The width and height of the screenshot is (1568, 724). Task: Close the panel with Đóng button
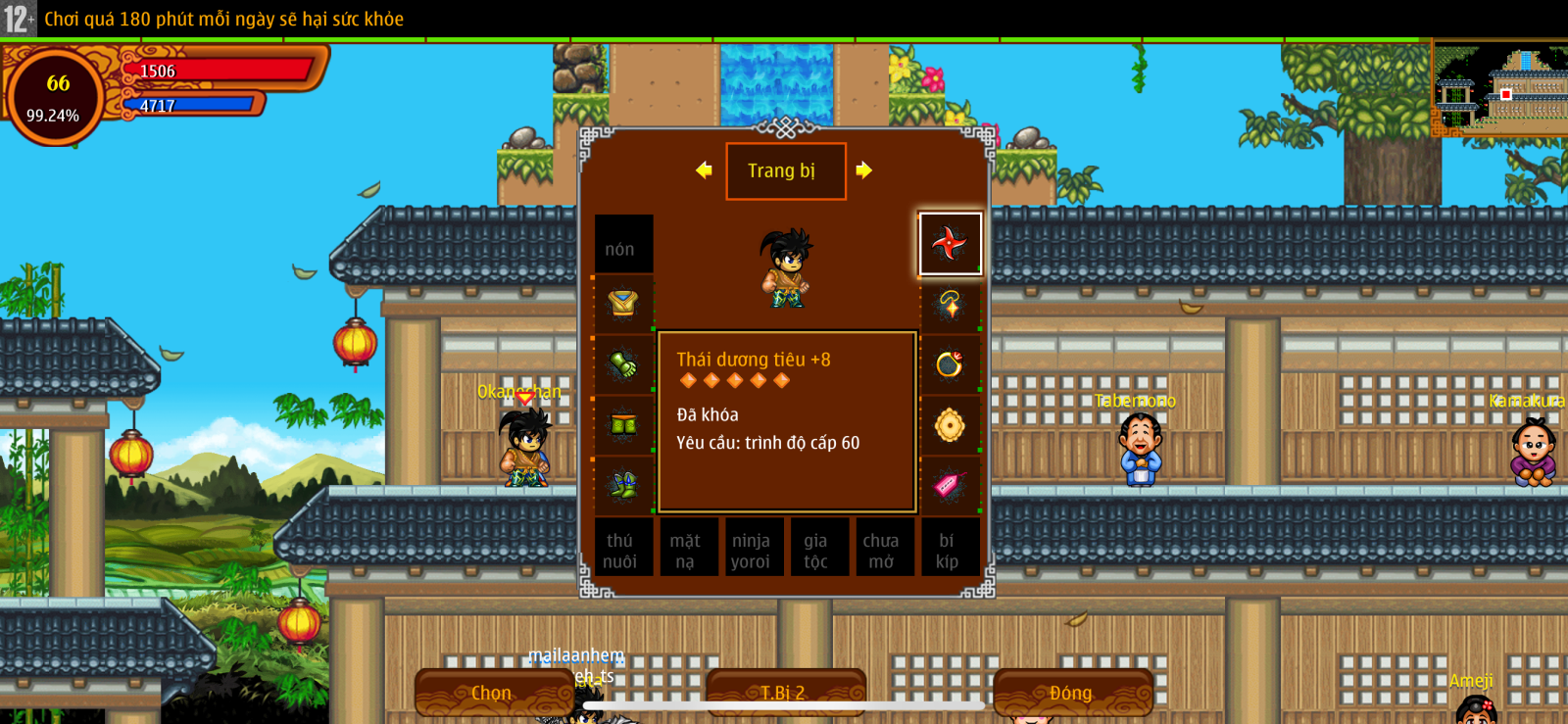coord(1071,693)
